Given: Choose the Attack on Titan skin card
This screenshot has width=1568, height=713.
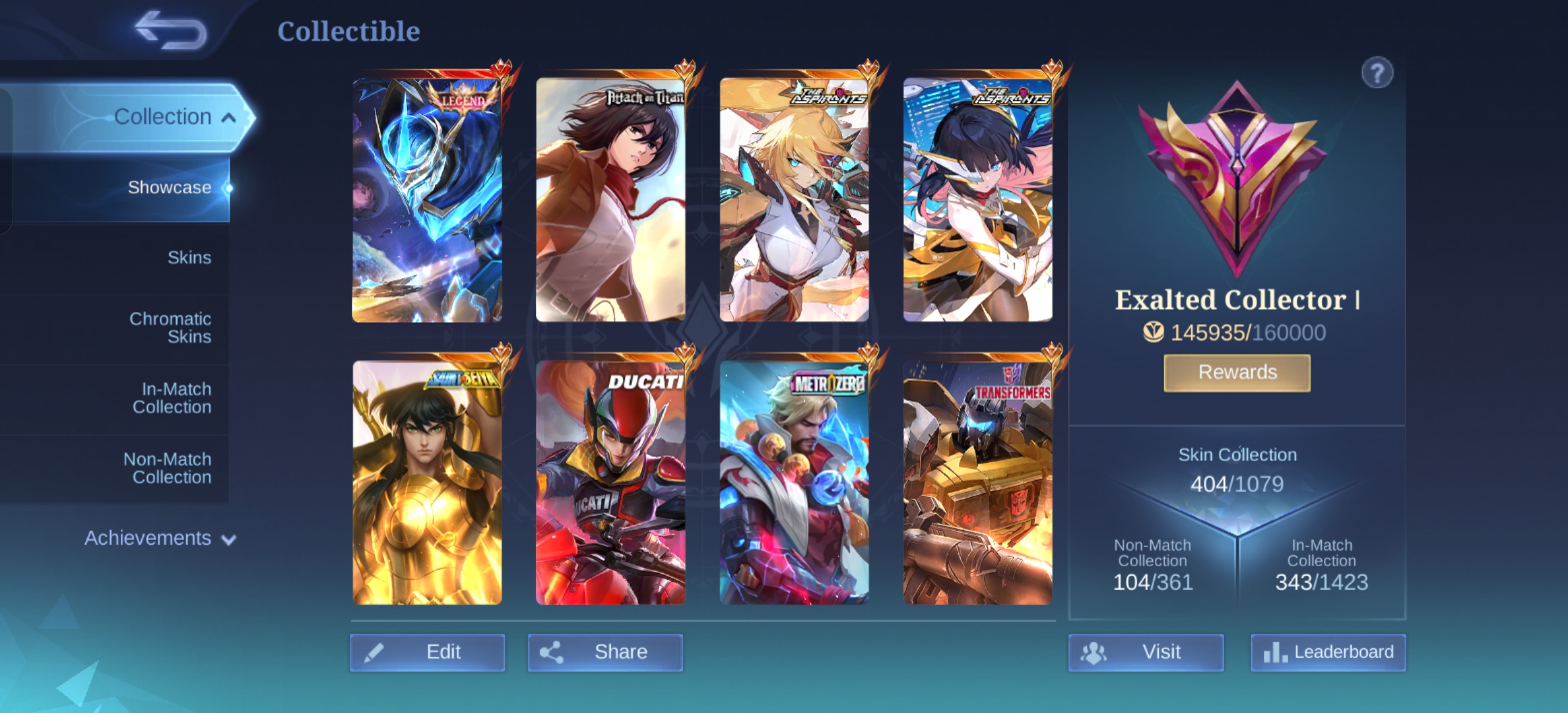Looking at the screenshot, I should click(x=610, y=199).
